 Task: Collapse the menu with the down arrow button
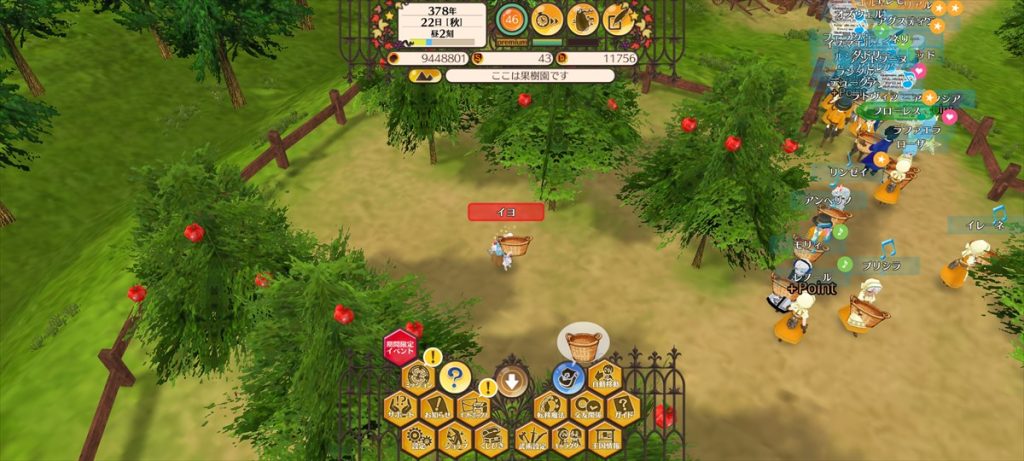click(x=512, y=380)
